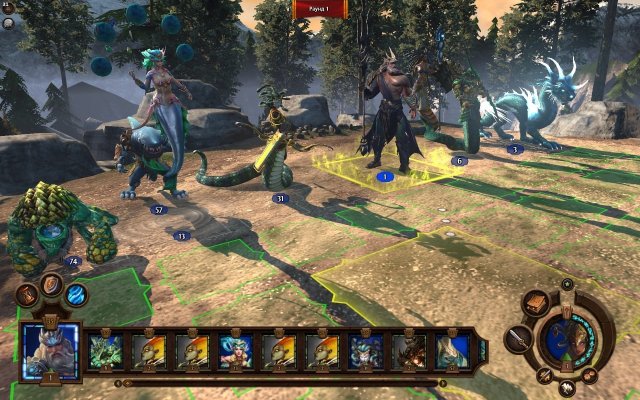
Task: Click the hero sword attack button
Action: [x=518, y=338]
